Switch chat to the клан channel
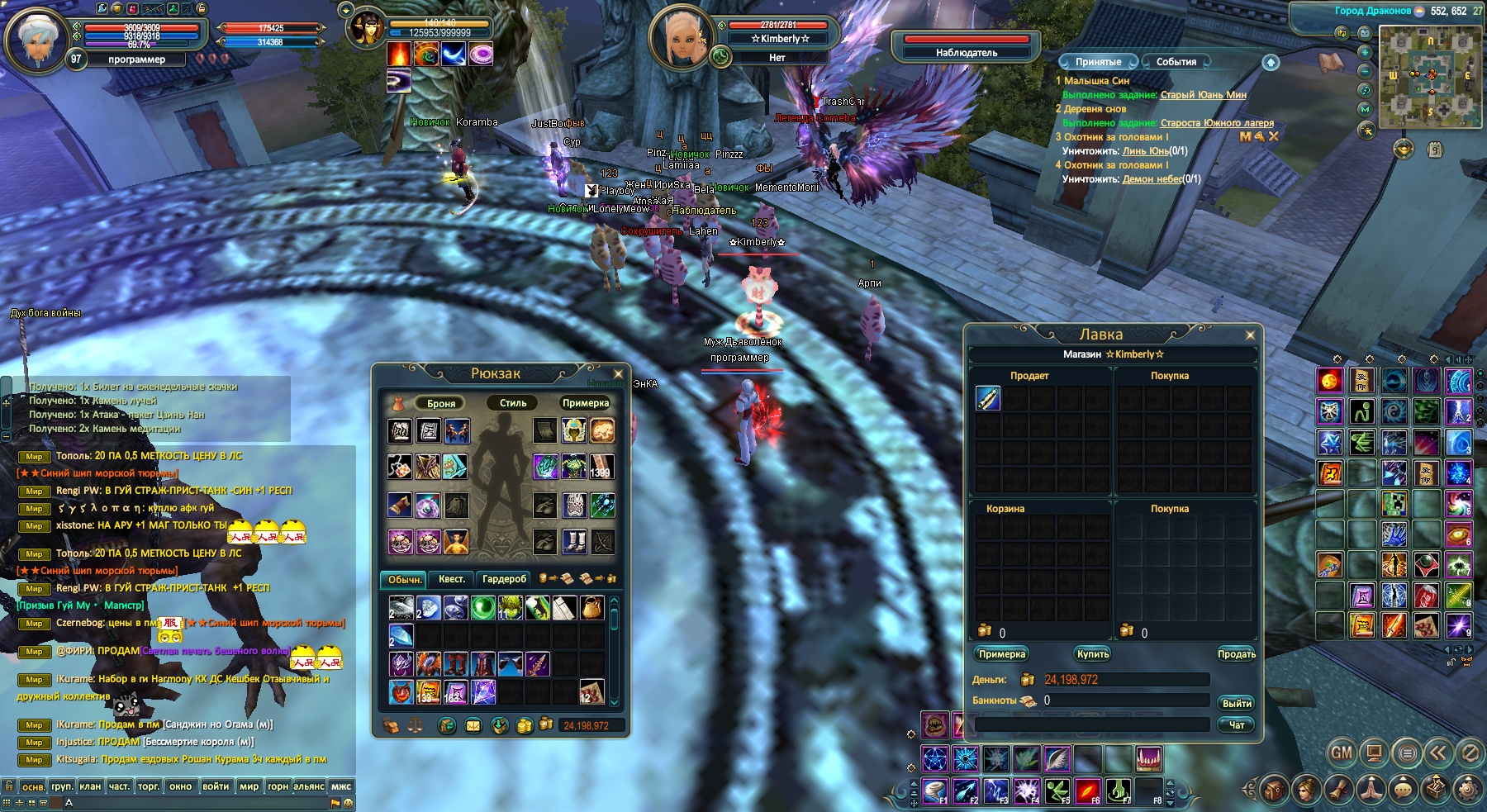Viewport: 1487px width, 812px height. [90, 786]
